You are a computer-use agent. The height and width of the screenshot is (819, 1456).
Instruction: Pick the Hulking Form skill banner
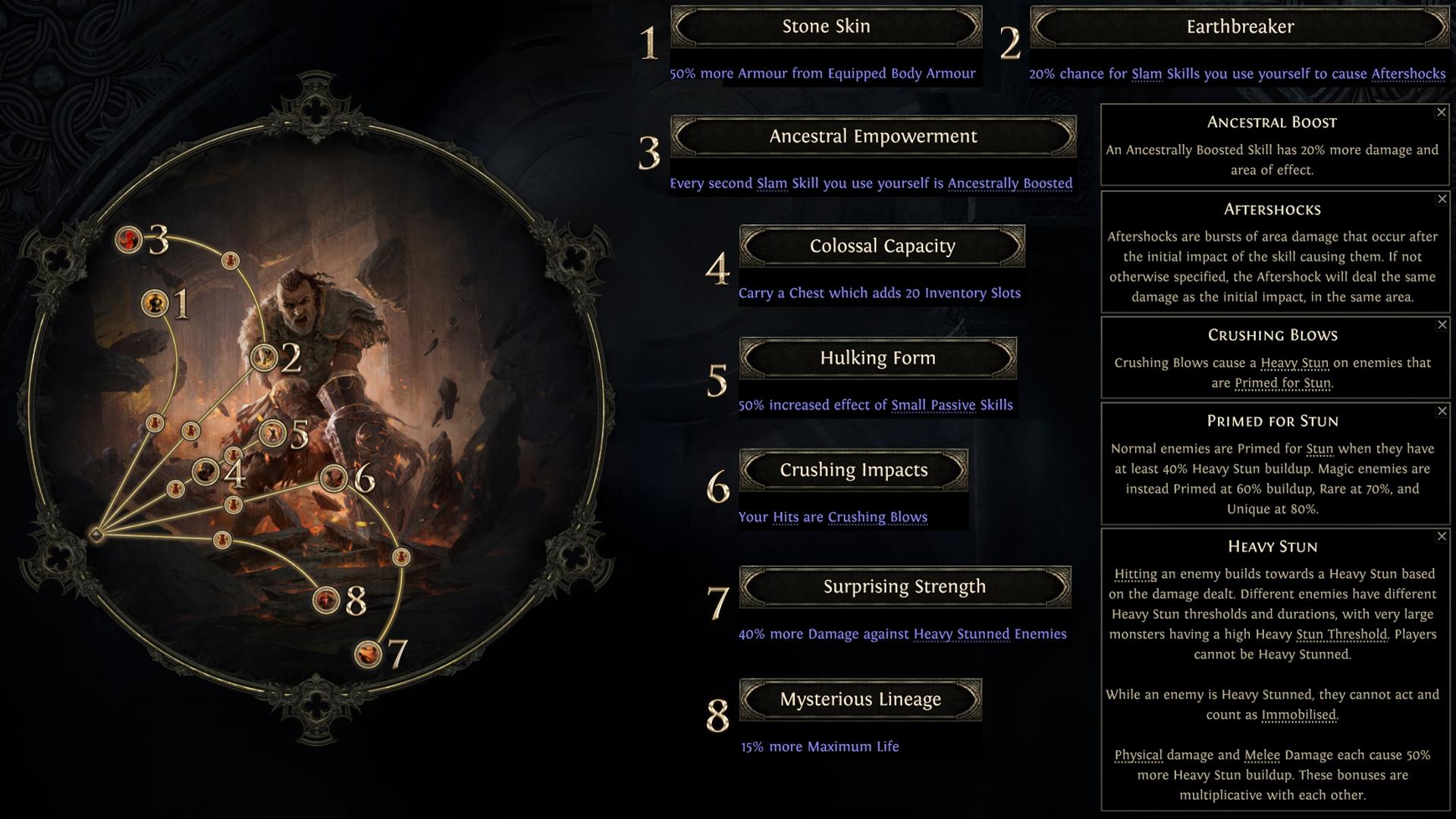point(877,358)
